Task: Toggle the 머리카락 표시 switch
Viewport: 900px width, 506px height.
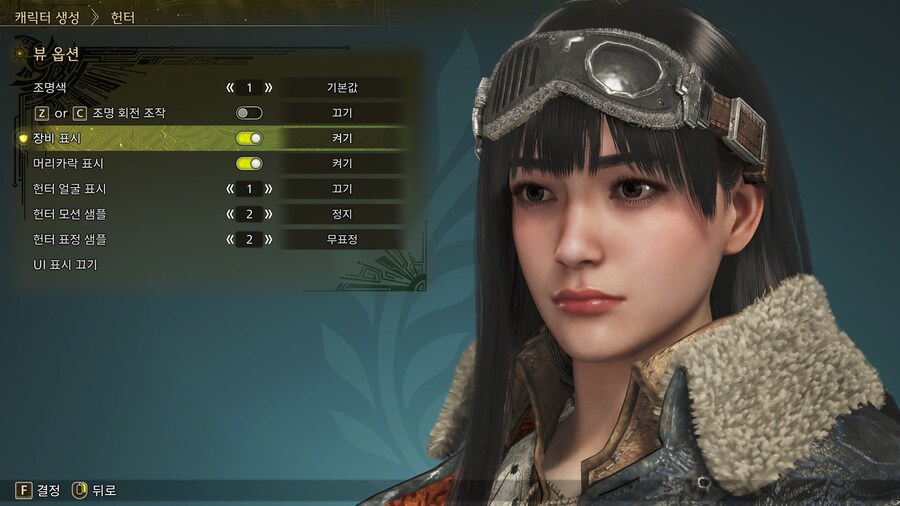Action: pyautogui.click(x=249, y=163)
